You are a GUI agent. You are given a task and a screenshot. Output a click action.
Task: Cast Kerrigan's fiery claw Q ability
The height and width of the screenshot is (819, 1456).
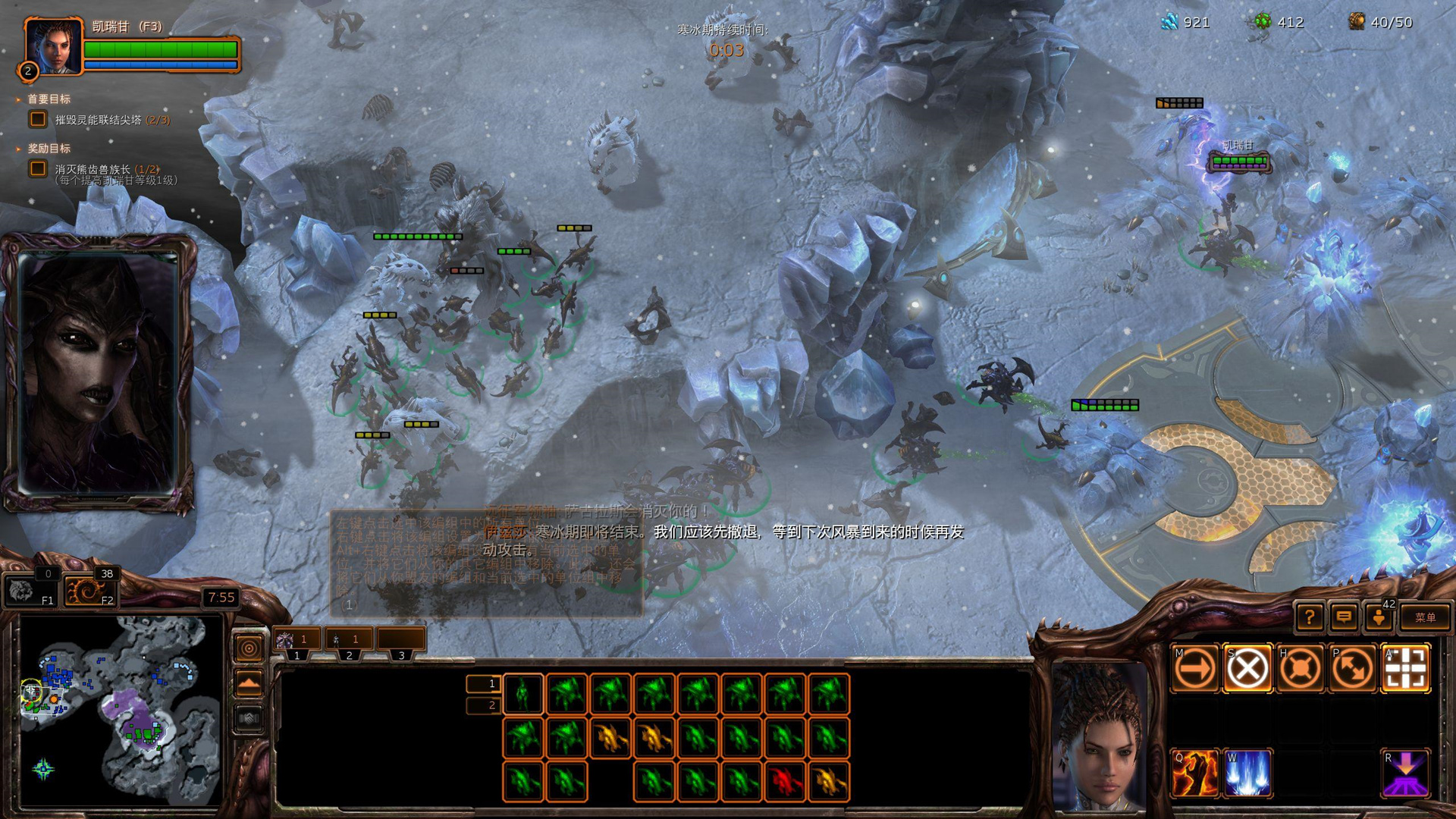click(1194, 773)
